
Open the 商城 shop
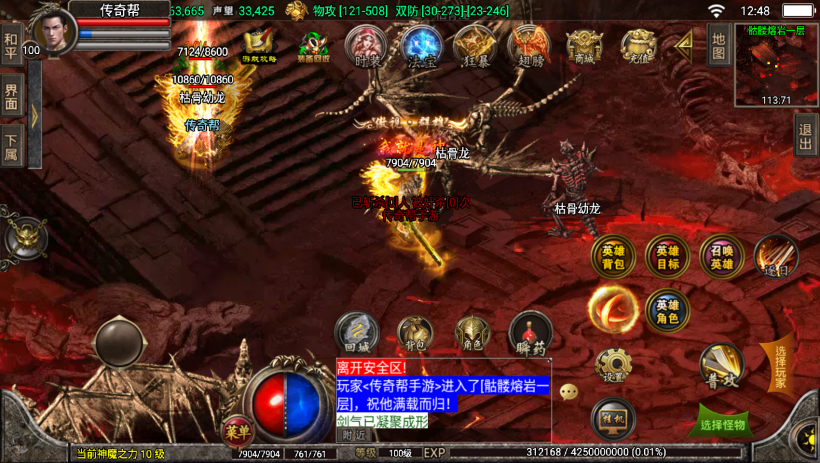tap(584, 46)
